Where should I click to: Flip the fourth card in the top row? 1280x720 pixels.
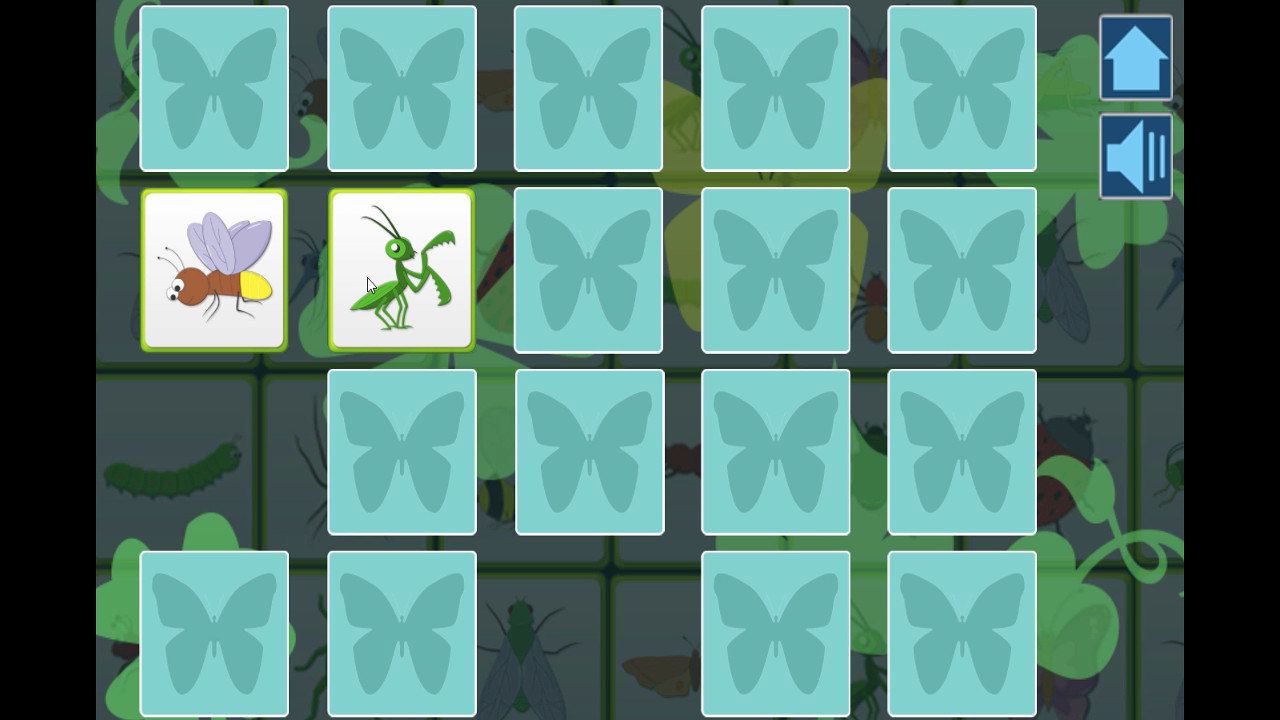(775, 87)
